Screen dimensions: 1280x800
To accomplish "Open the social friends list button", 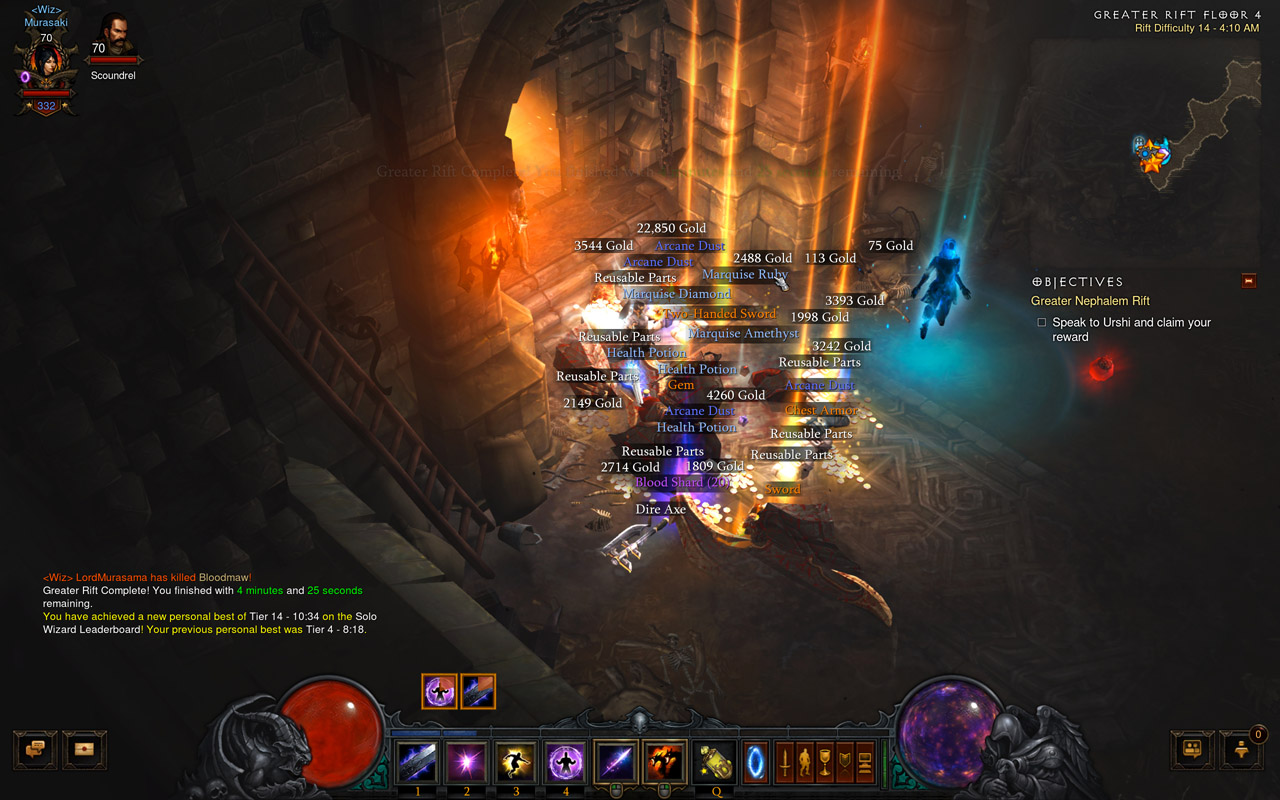I will point(1192,749).
